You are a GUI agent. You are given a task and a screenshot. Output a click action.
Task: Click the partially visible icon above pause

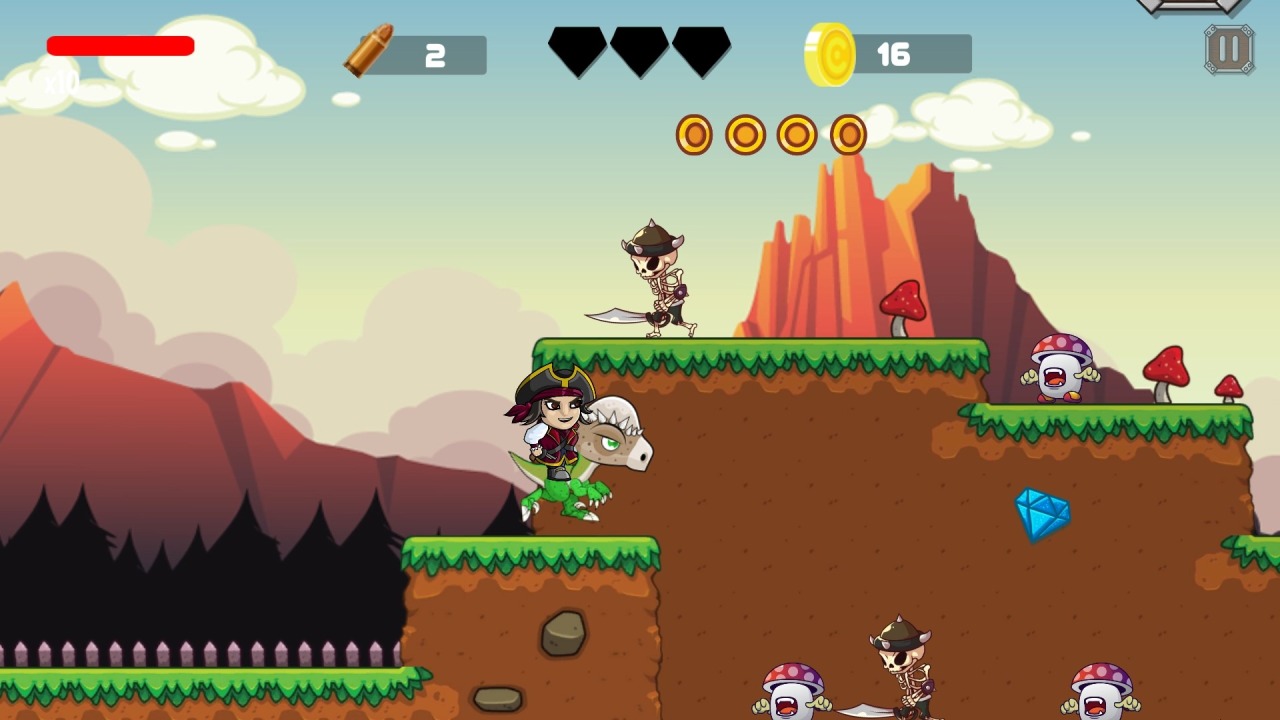pos(1190,8)
